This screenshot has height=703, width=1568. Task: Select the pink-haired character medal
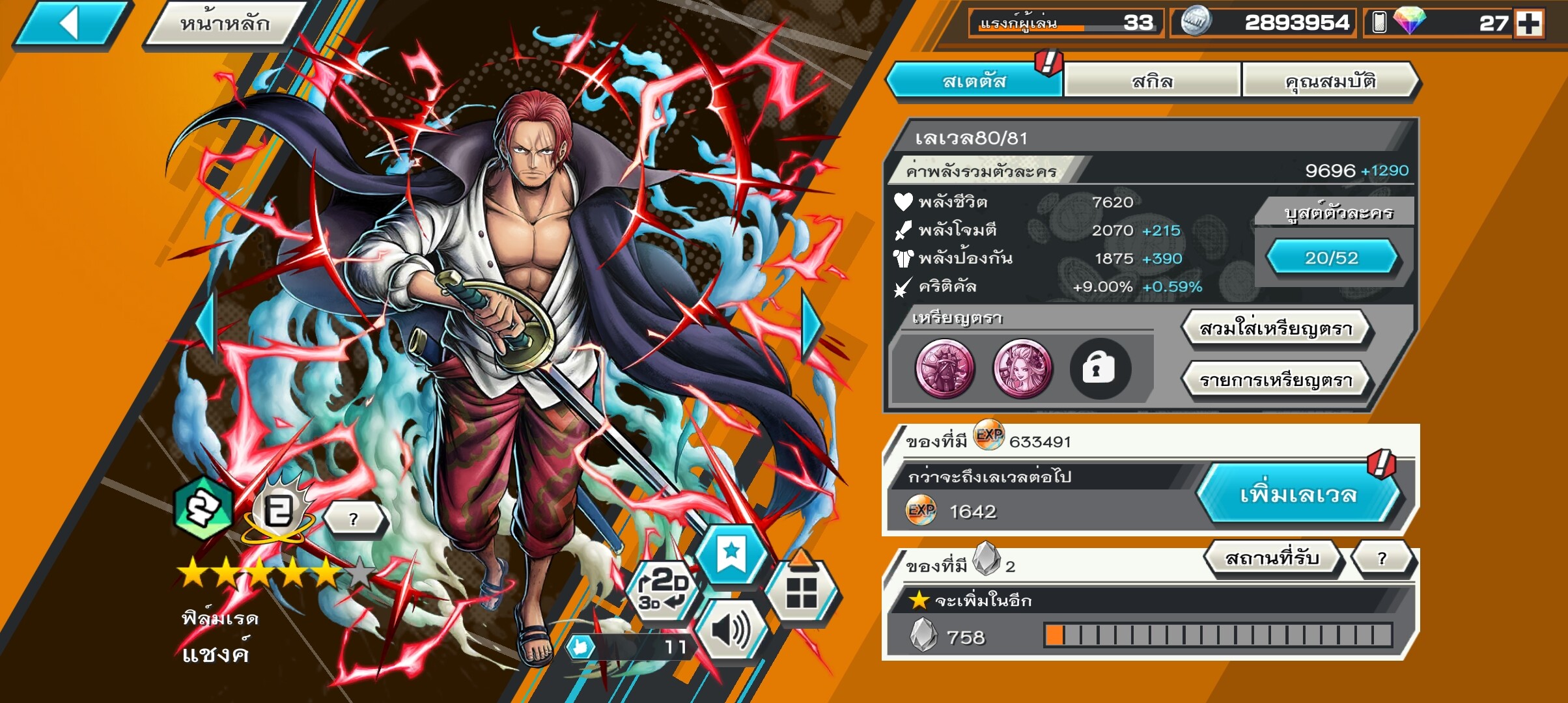pyautogui.click(x=1022, y=368)
